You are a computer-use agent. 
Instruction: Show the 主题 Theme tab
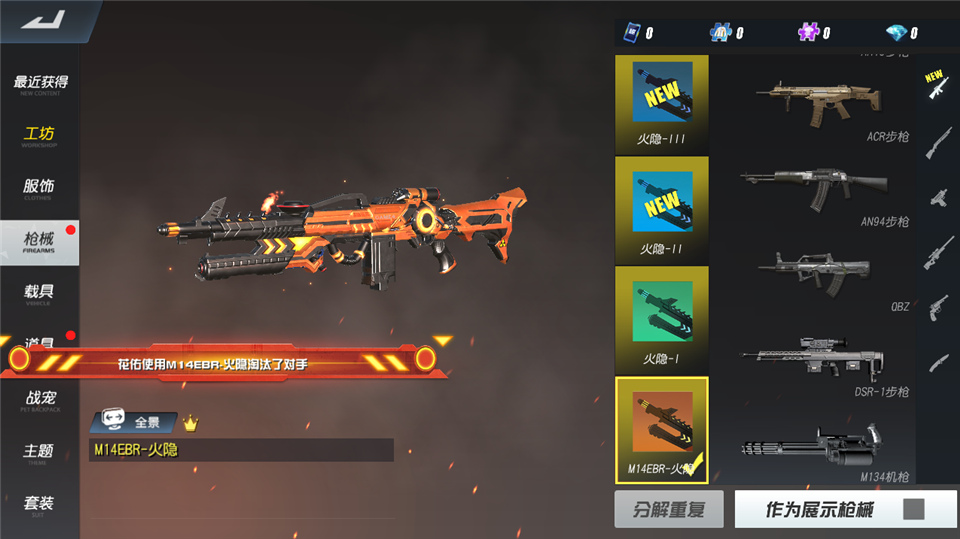point(40,453)
